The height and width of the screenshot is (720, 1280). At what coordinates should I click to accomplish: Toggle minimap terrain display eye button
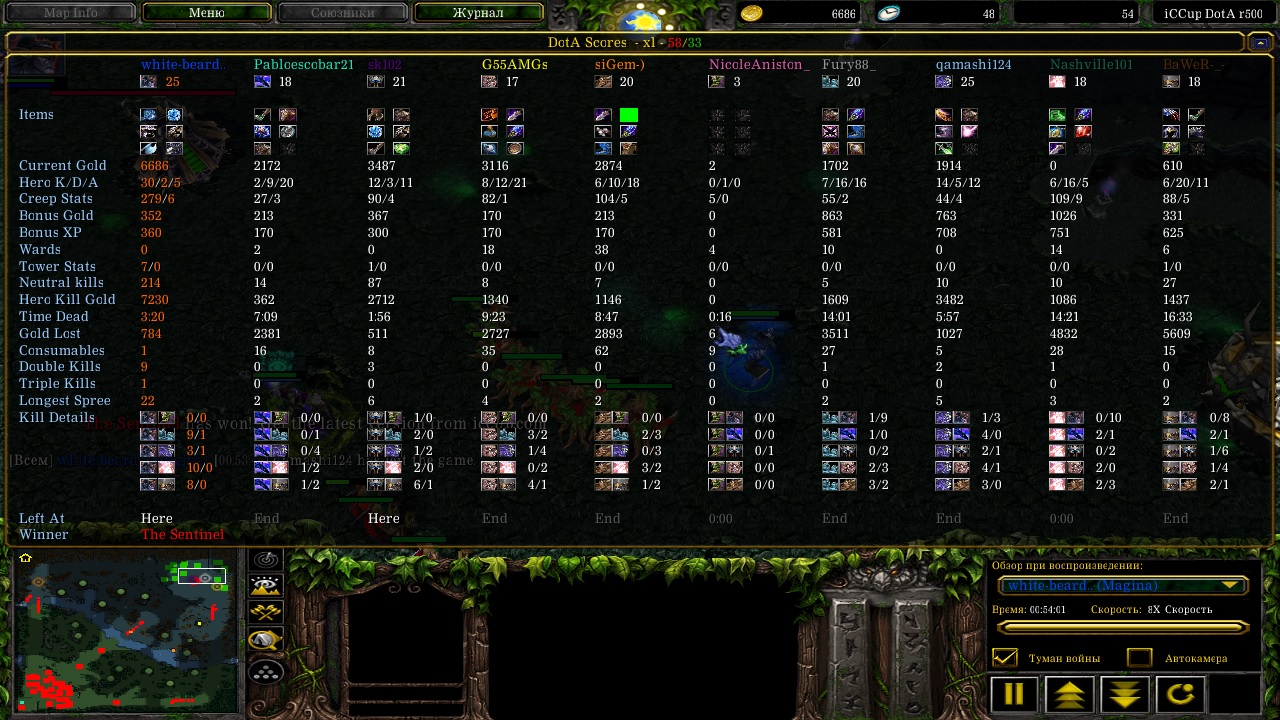[266, 587]
